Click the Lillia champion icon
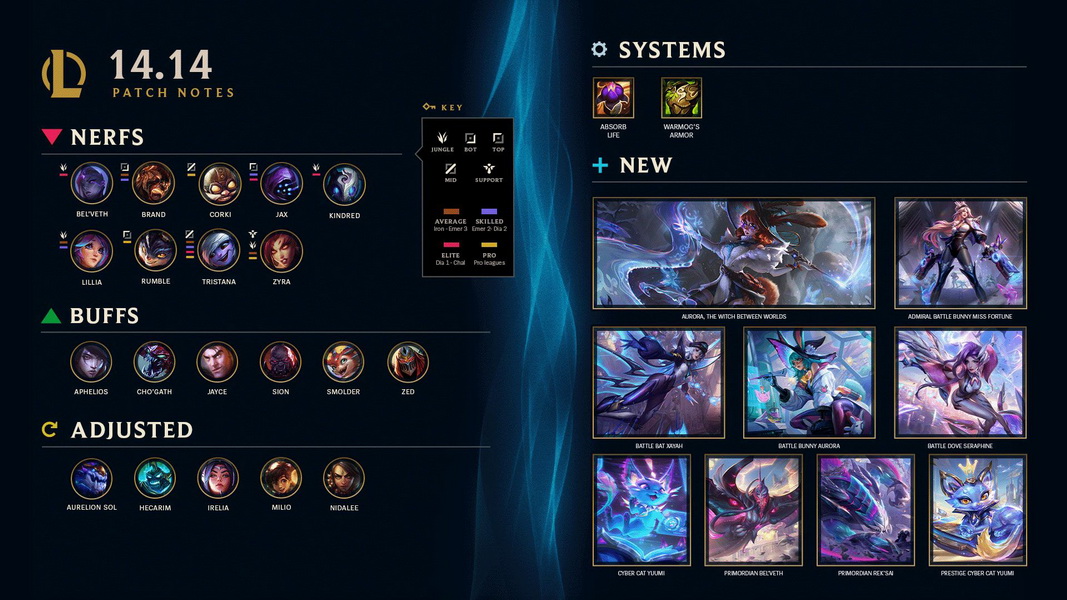The image size is (1067, 600). [92, 251]
